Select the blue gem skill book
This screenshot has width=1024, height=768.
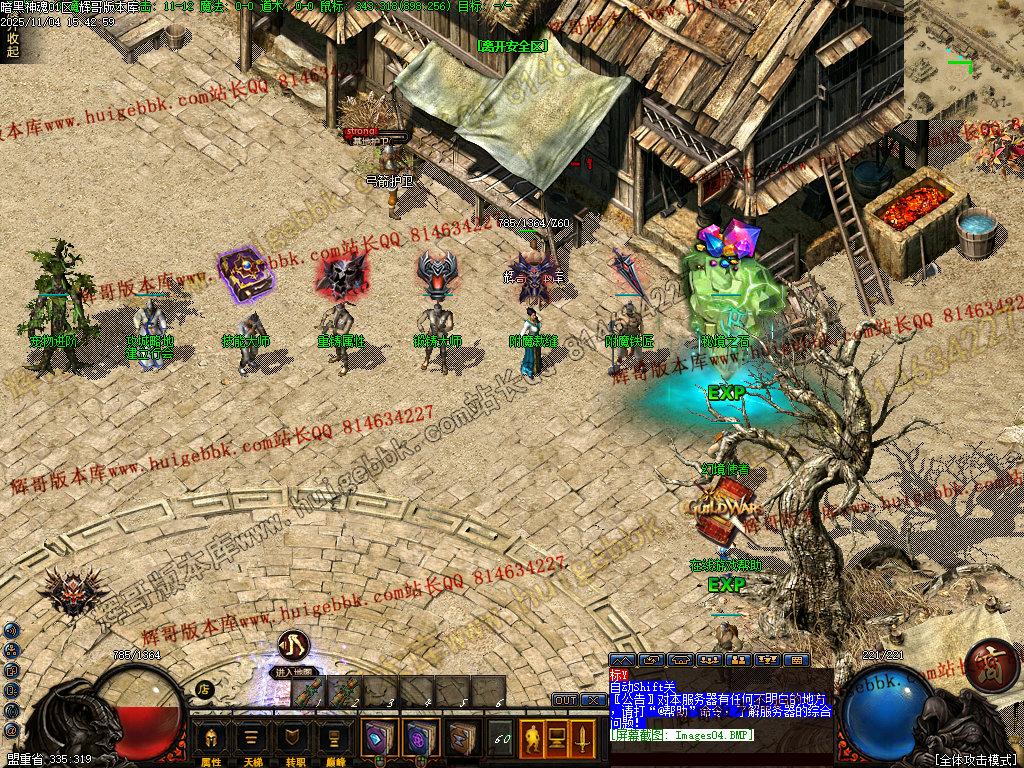[379, 739]
